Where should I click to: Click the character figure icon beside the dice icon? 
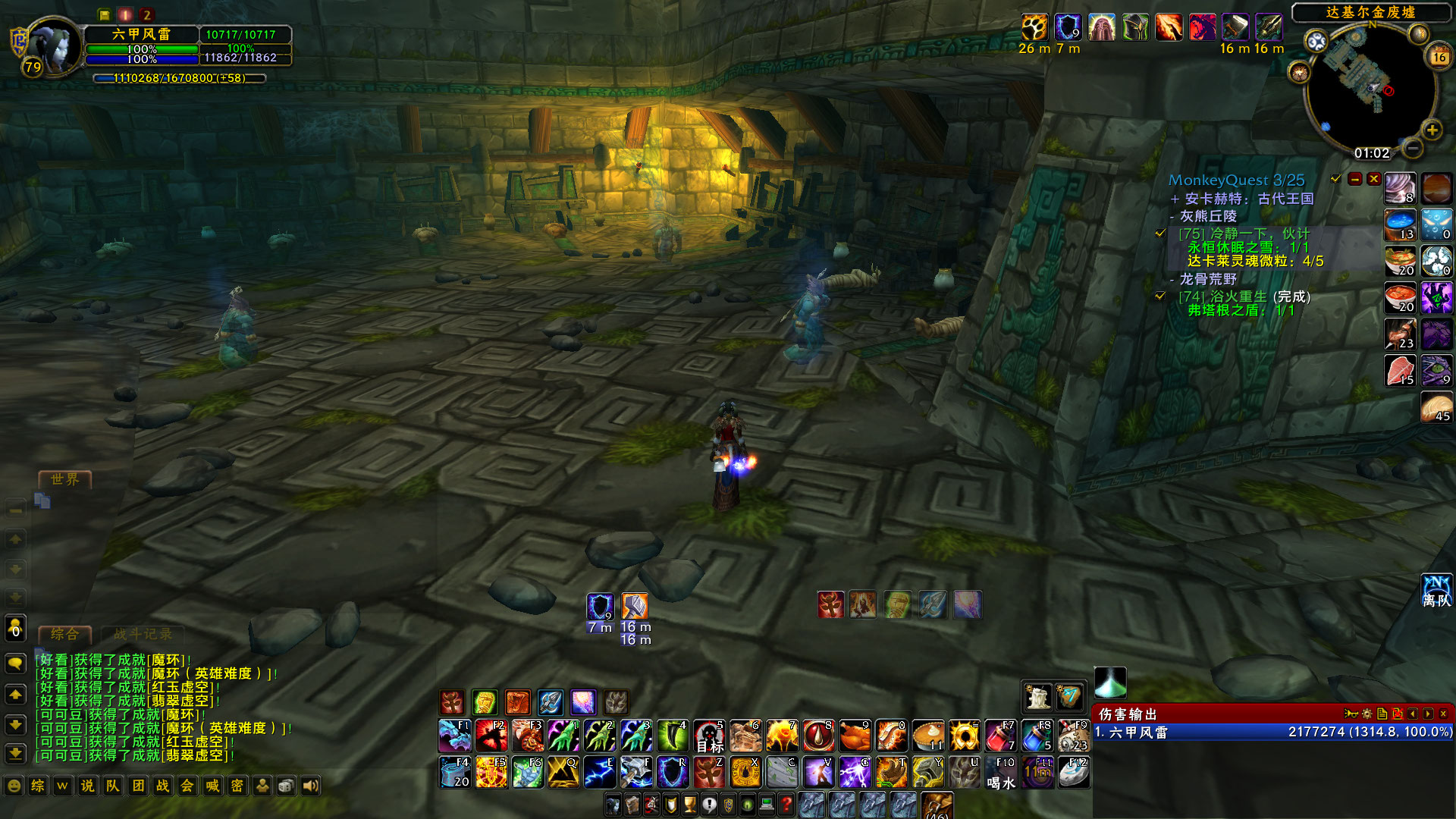tap(262, 786)
